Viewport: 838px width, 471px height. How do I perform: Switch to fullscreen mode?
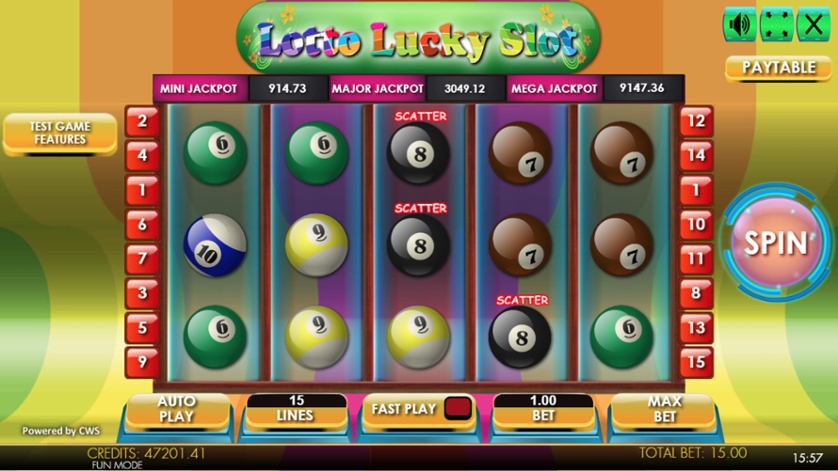click(776, 26)
